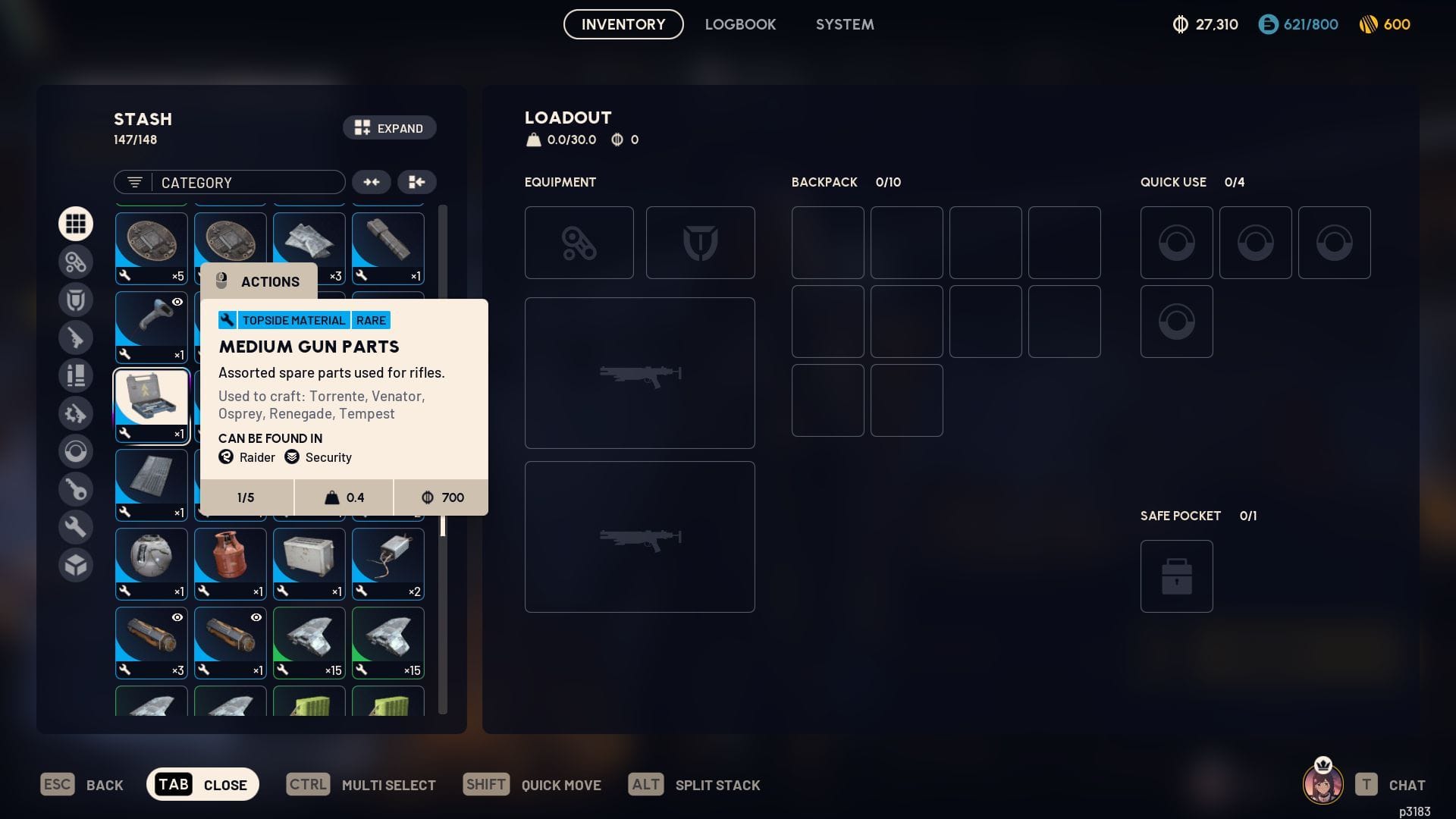Select the cube misc items filter
The width and height of the screenshot is (1456, 819).
tap(76, 565)
